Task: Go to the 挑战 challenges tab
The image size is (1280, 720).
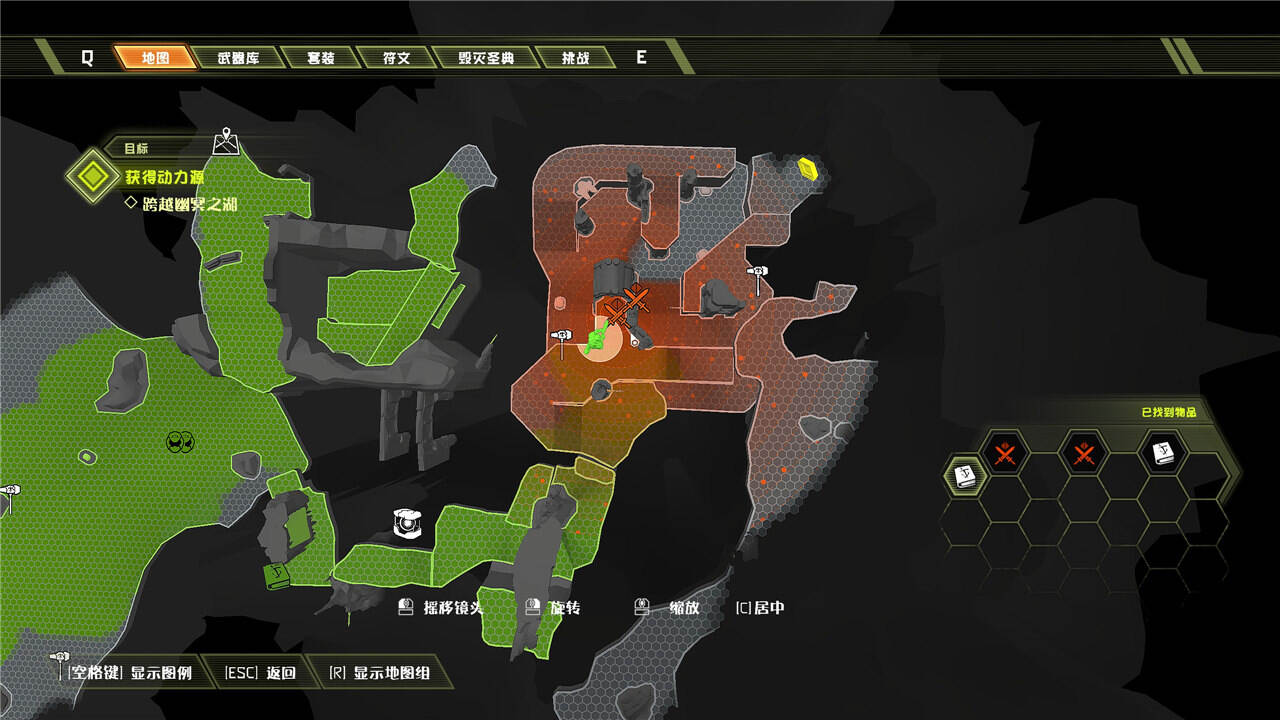Action: [x=575, y=57]
